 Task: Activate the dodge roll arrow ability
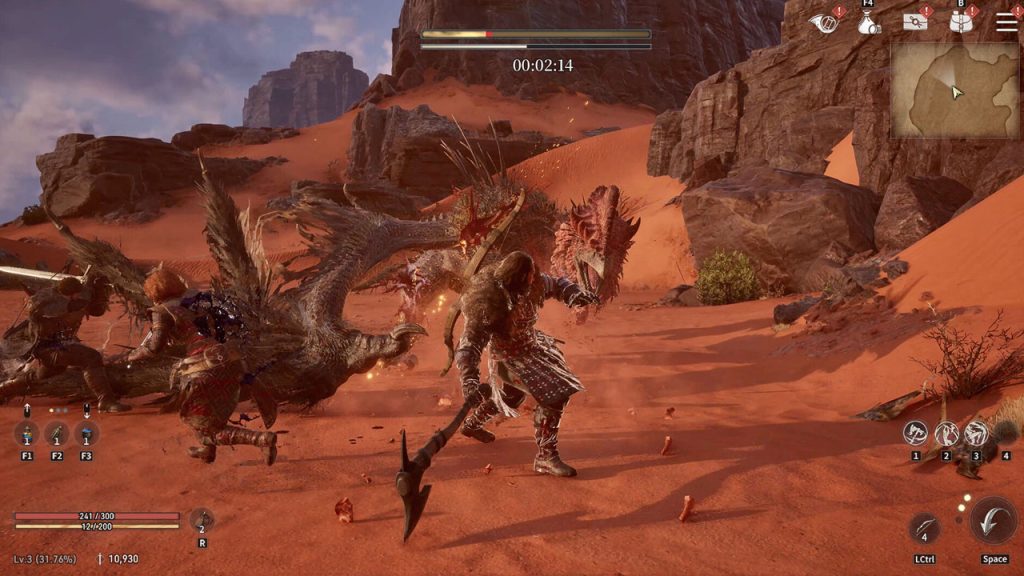click(x=993, y=520)
